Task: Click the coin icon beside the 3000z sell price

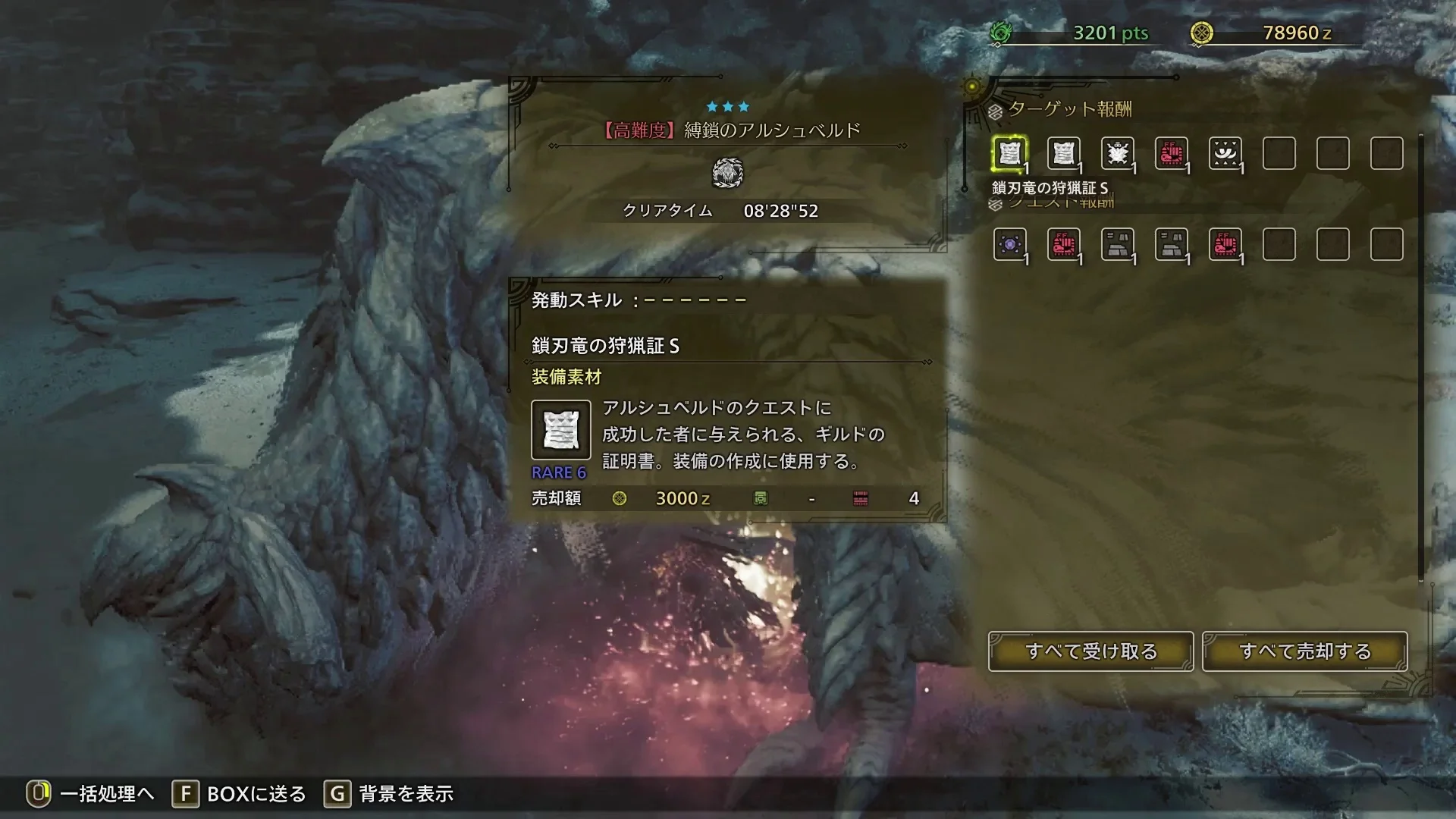Action: pyautogui.click(x=620, y=498)
